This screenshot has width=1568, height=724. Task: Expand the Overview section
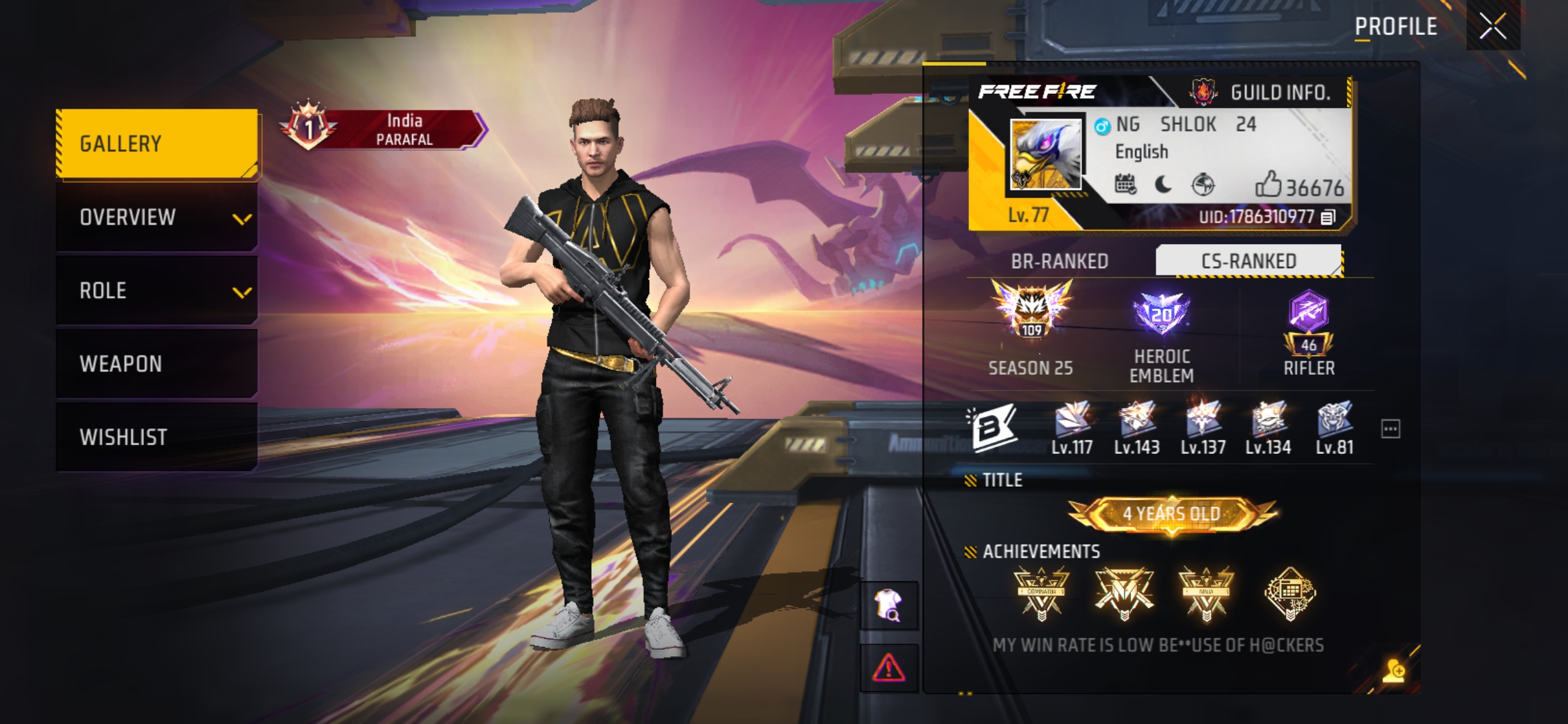click(x=157, y=217)
